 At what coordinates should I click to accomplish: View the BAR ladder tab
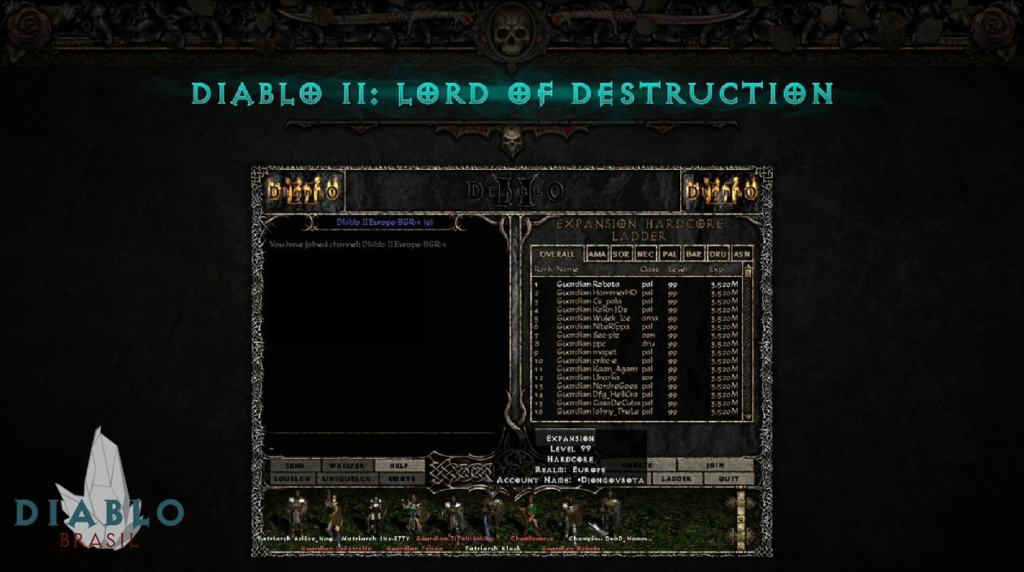click(x=694, y=254)
